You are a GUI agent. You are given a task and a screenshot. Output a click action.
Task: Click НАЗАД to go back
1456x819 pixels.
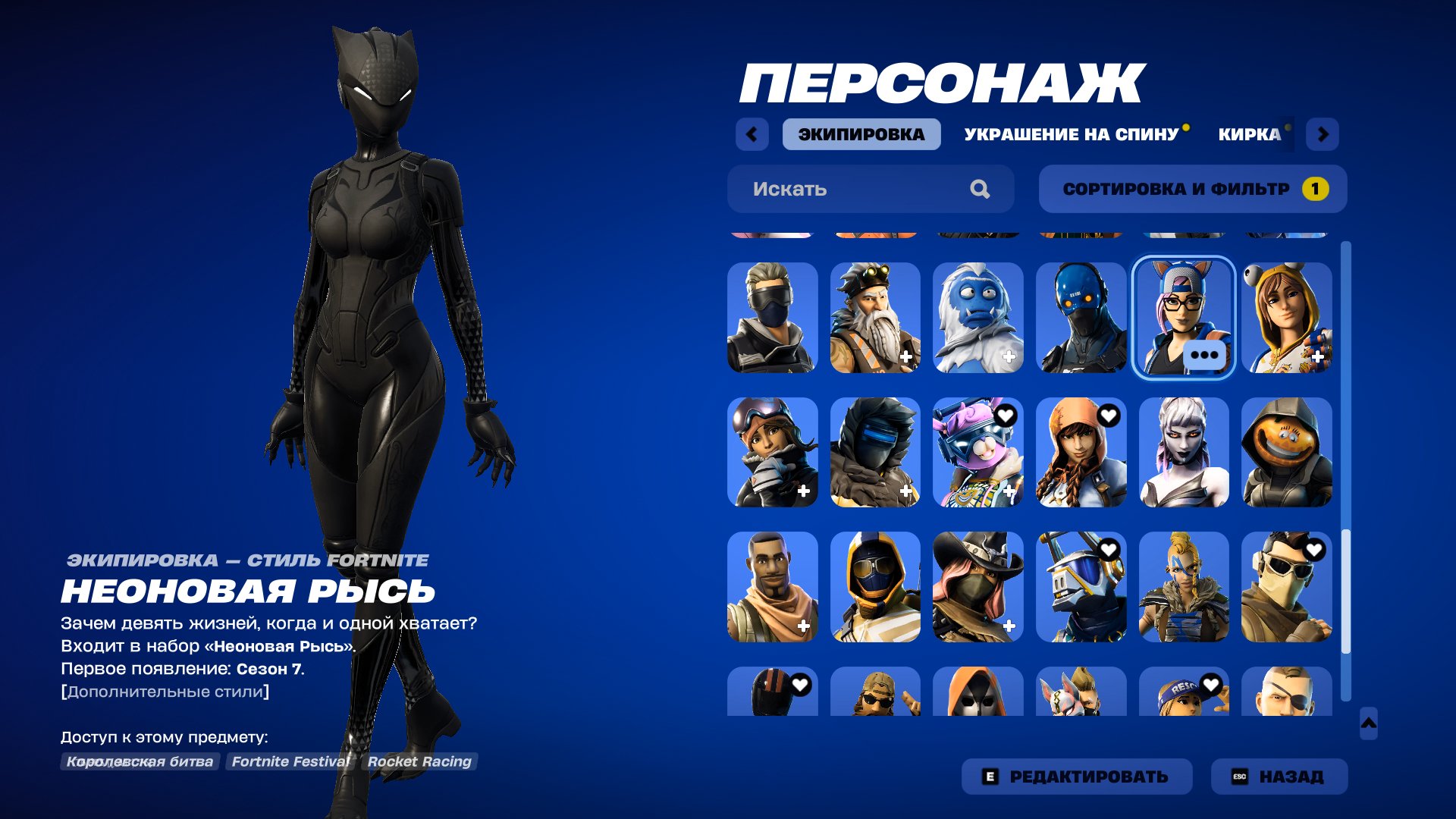click(x=1279, y=777)
